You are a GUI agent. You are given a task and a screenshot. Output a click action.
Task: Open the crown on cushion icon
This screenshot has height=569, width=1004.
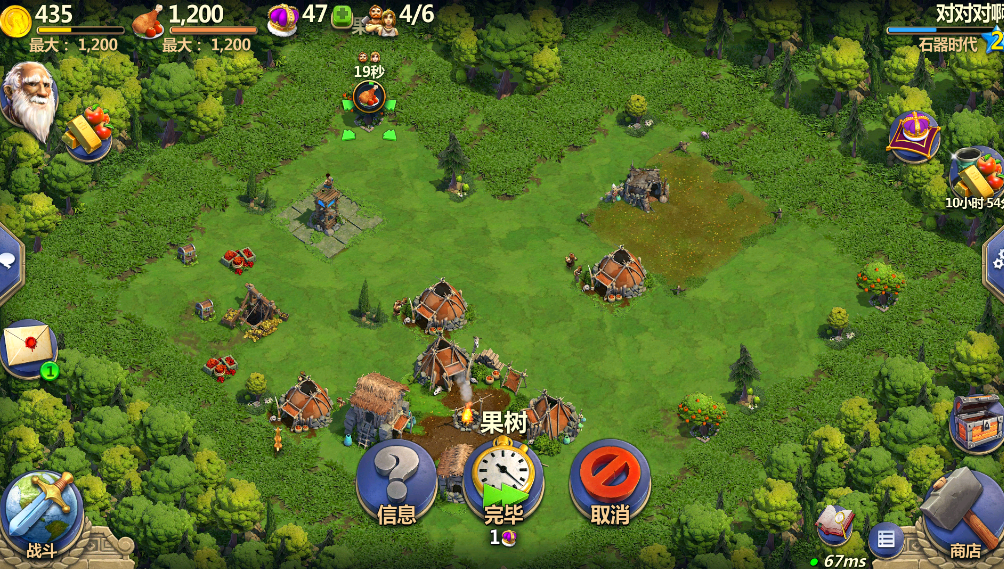point(914,136)
